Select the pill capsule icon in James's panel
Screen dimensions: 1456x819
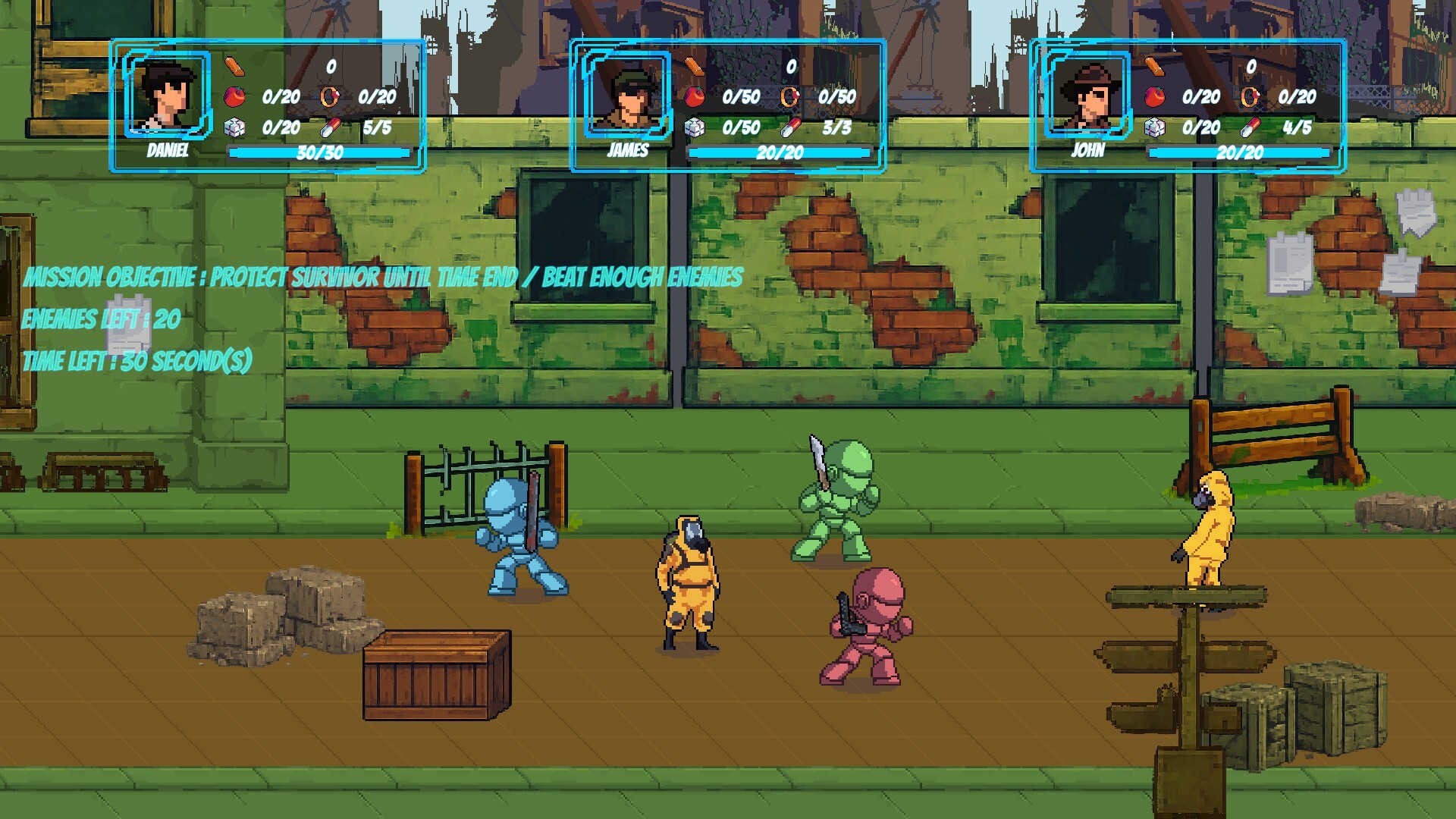[x=789, y=129]
